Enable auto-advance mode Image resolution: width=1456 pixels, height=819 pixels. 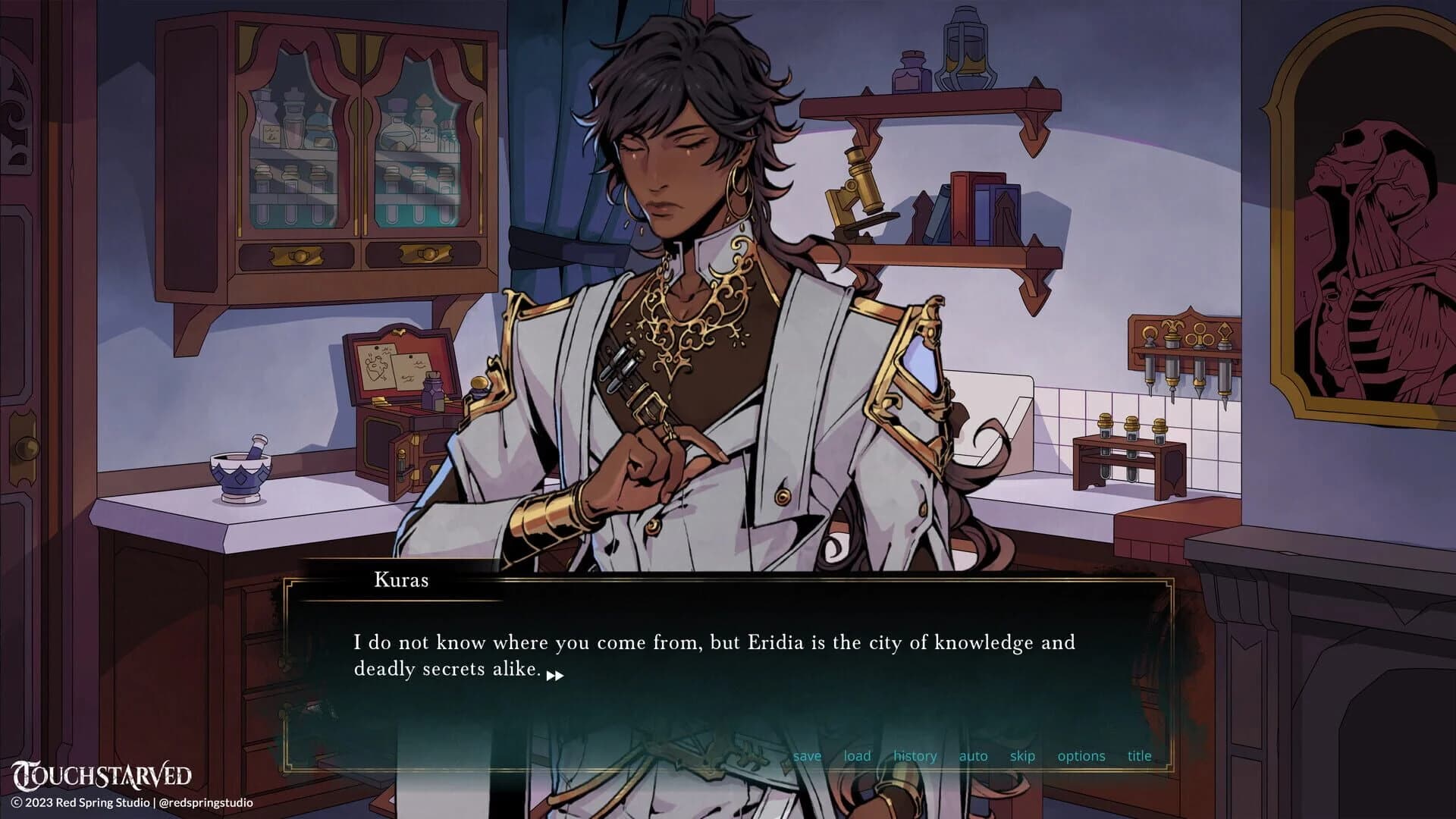(x=972, y=756)
